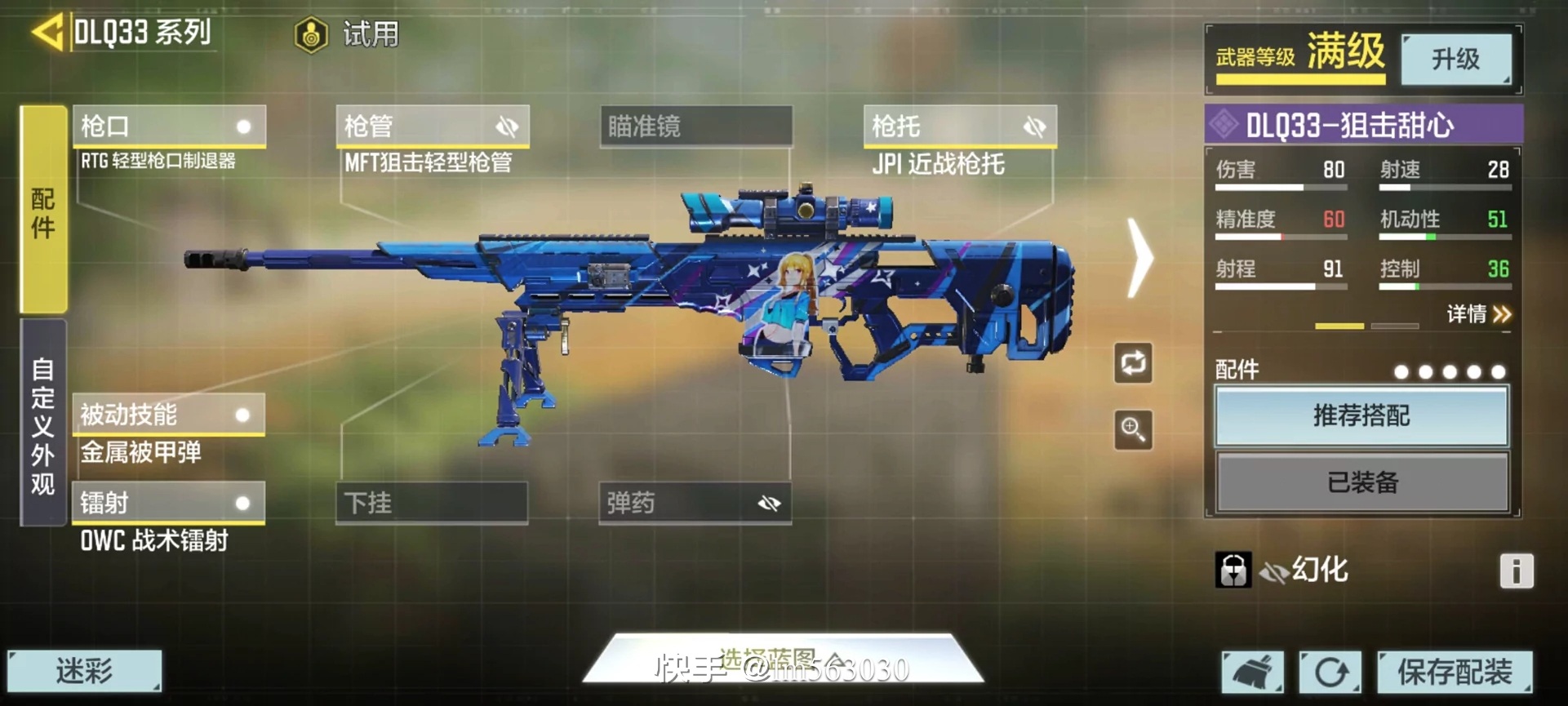1568x706 pixels.
Task: Show next weapon with the white arrow
Action: pos(1139,257)
